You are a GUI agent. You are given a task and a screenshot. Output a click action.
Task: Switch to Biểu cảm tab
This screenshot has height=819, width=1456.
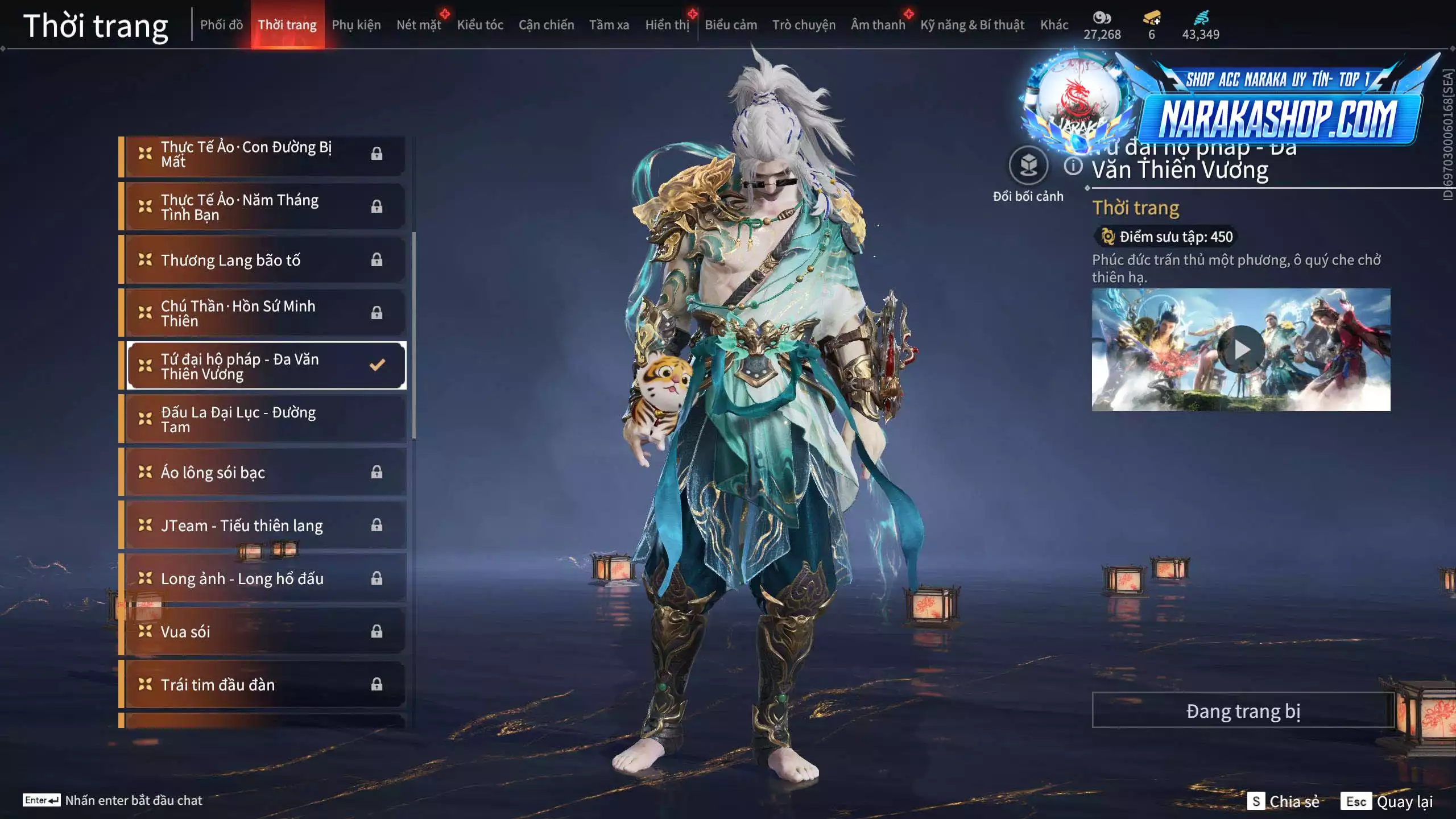click(x=731, y=25)
